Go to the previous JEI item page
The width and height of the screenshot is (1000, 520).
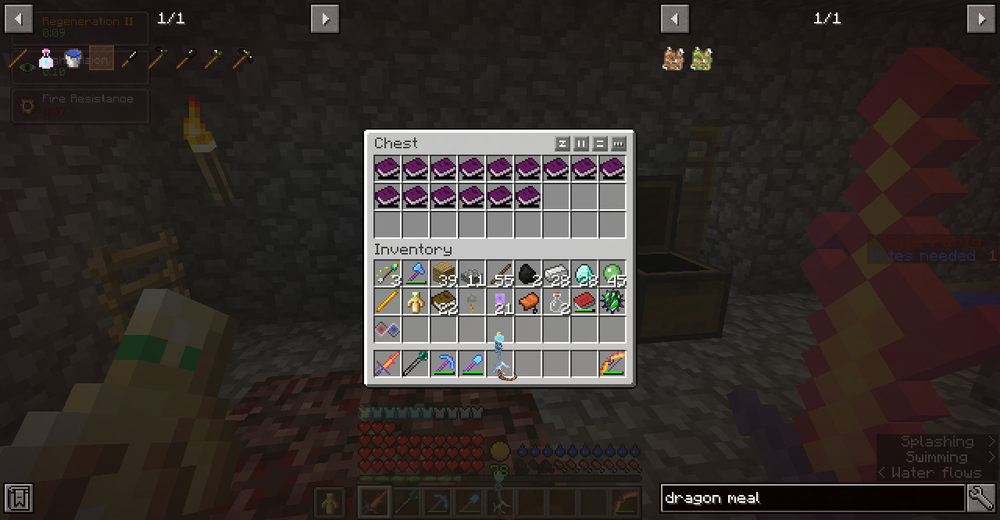point(675,18)
